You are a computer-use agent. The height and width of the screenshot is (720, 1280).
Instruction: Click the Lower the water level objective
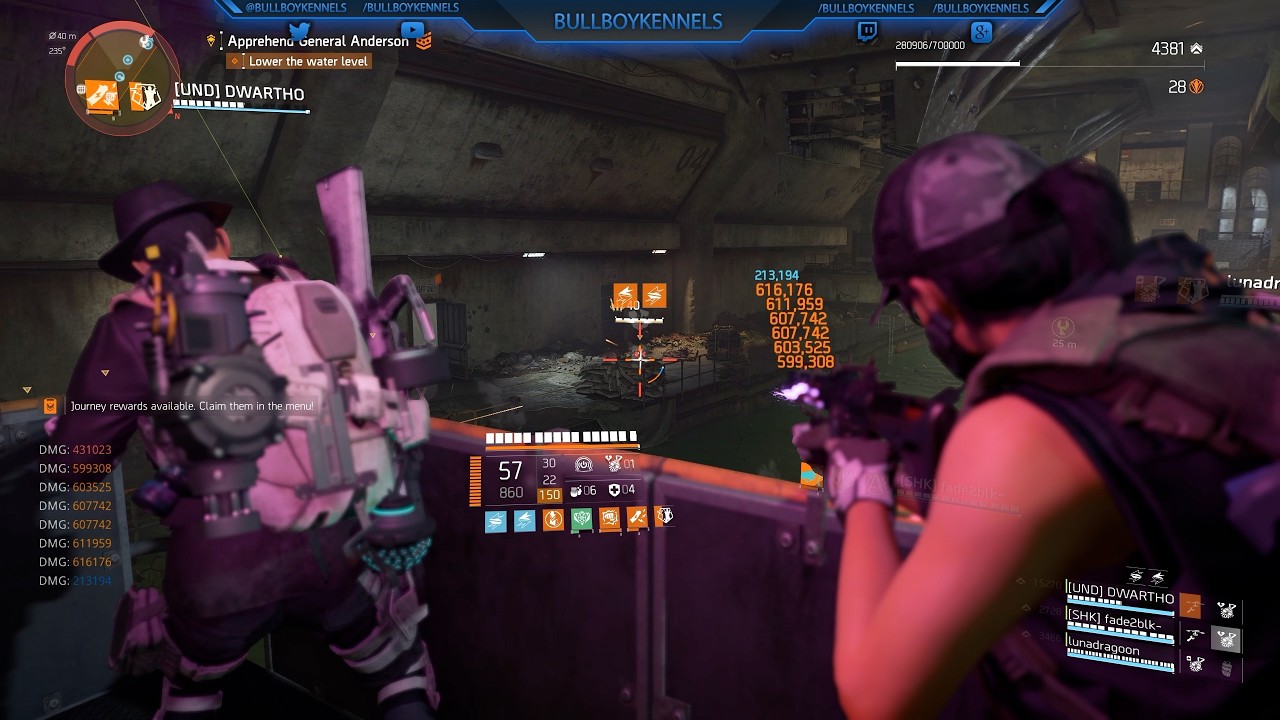[x=308, y=62]
